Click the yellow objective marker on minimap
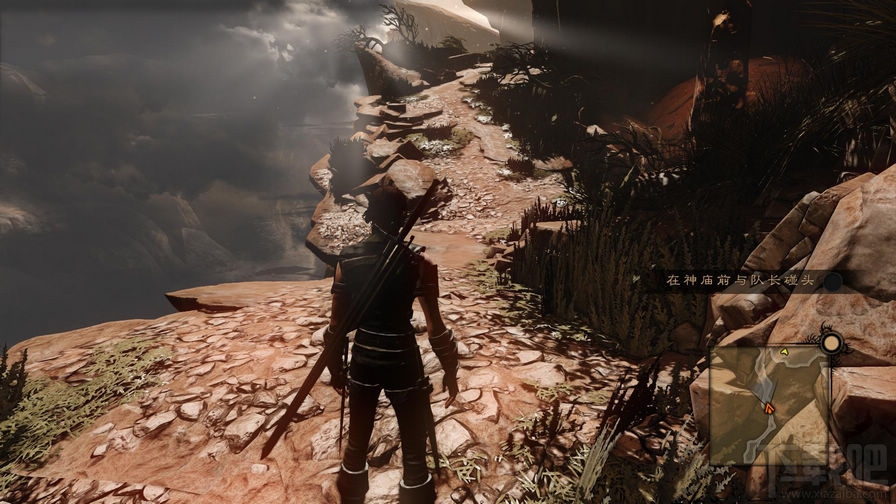This screenshot has height=504, width=896. [784, 352]
